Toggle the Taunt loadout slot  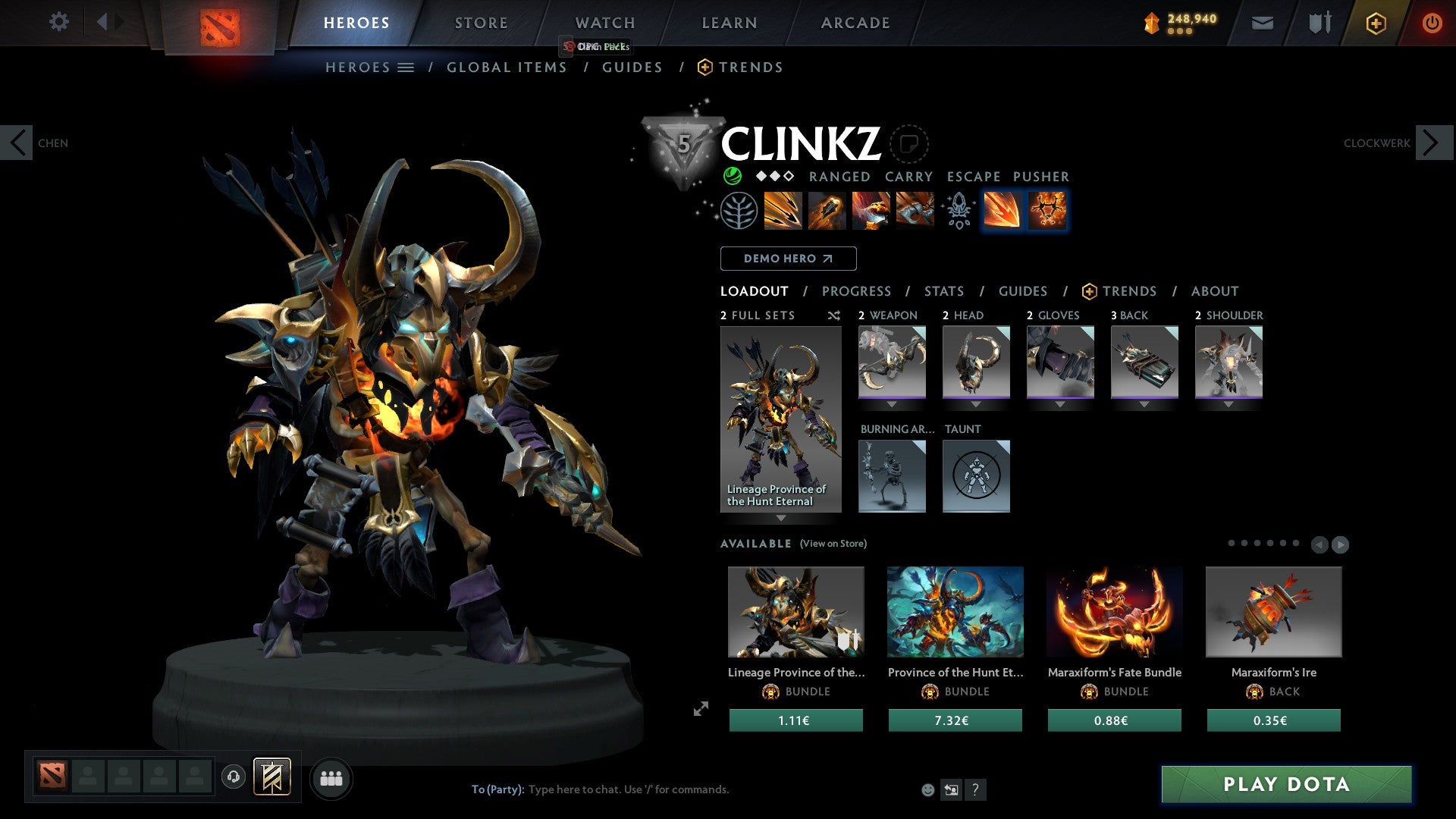[x=977, y=476]
